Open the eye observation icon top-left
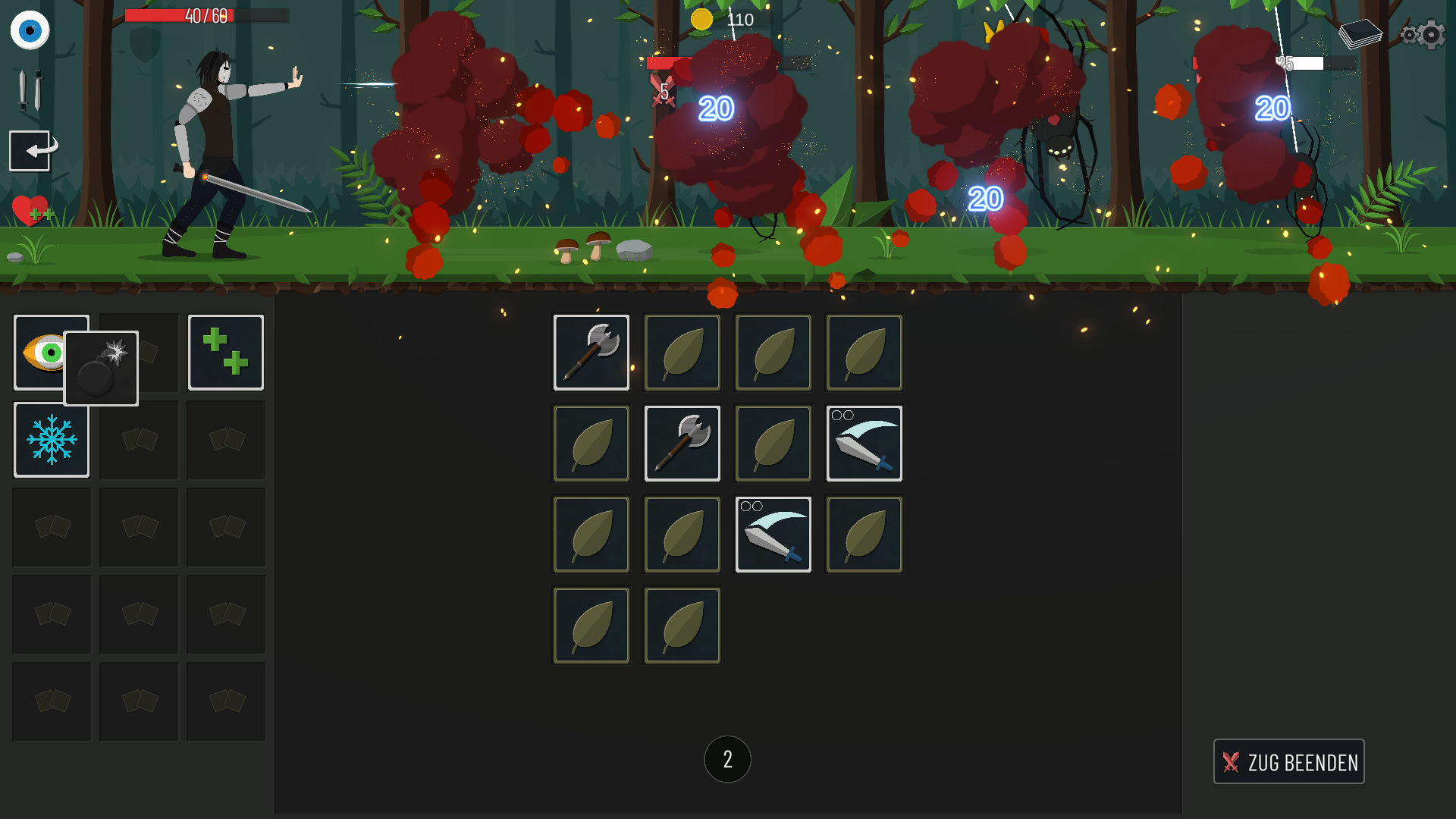The width and height of the screenshot is (1456, 819). click(30, 30)
